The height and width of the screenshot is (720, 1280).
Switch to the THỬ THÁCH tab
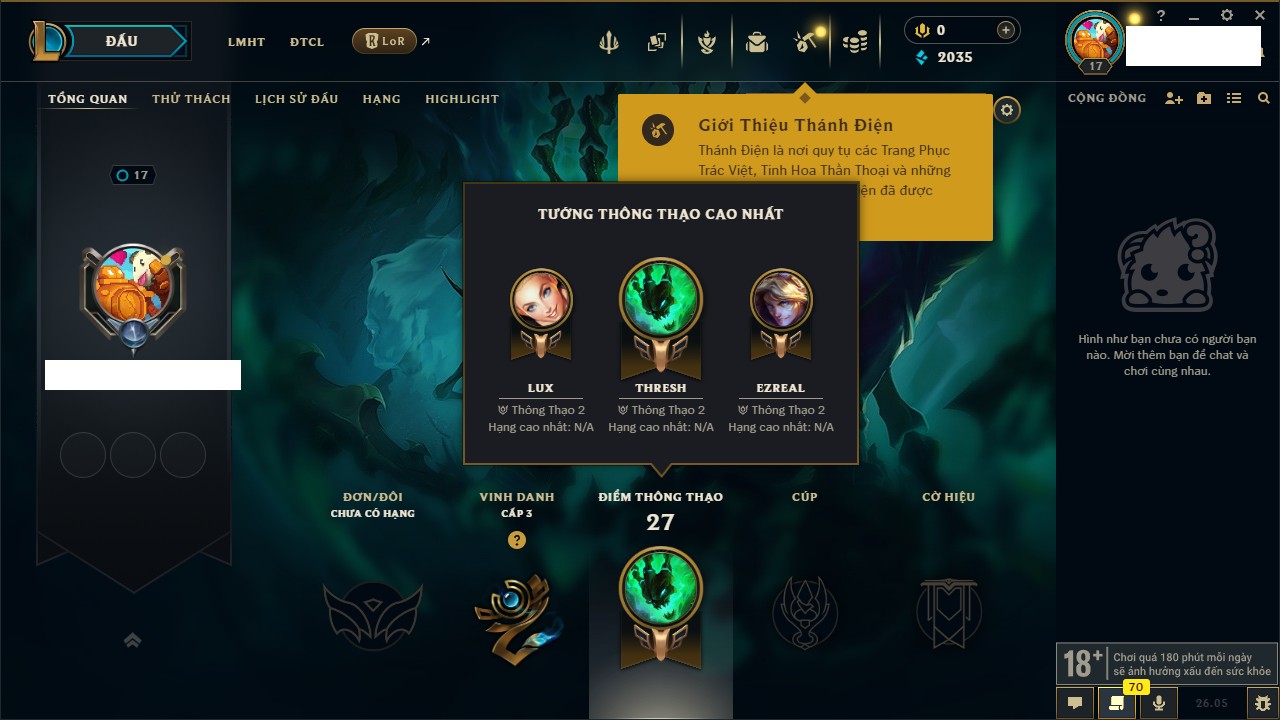pos(191,99)
